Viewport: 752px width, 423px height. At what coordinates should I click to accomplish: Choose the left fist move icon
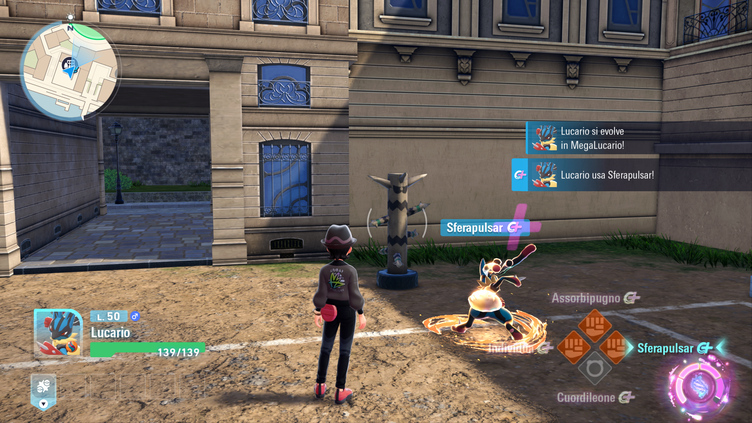click(x=572, y=347)
